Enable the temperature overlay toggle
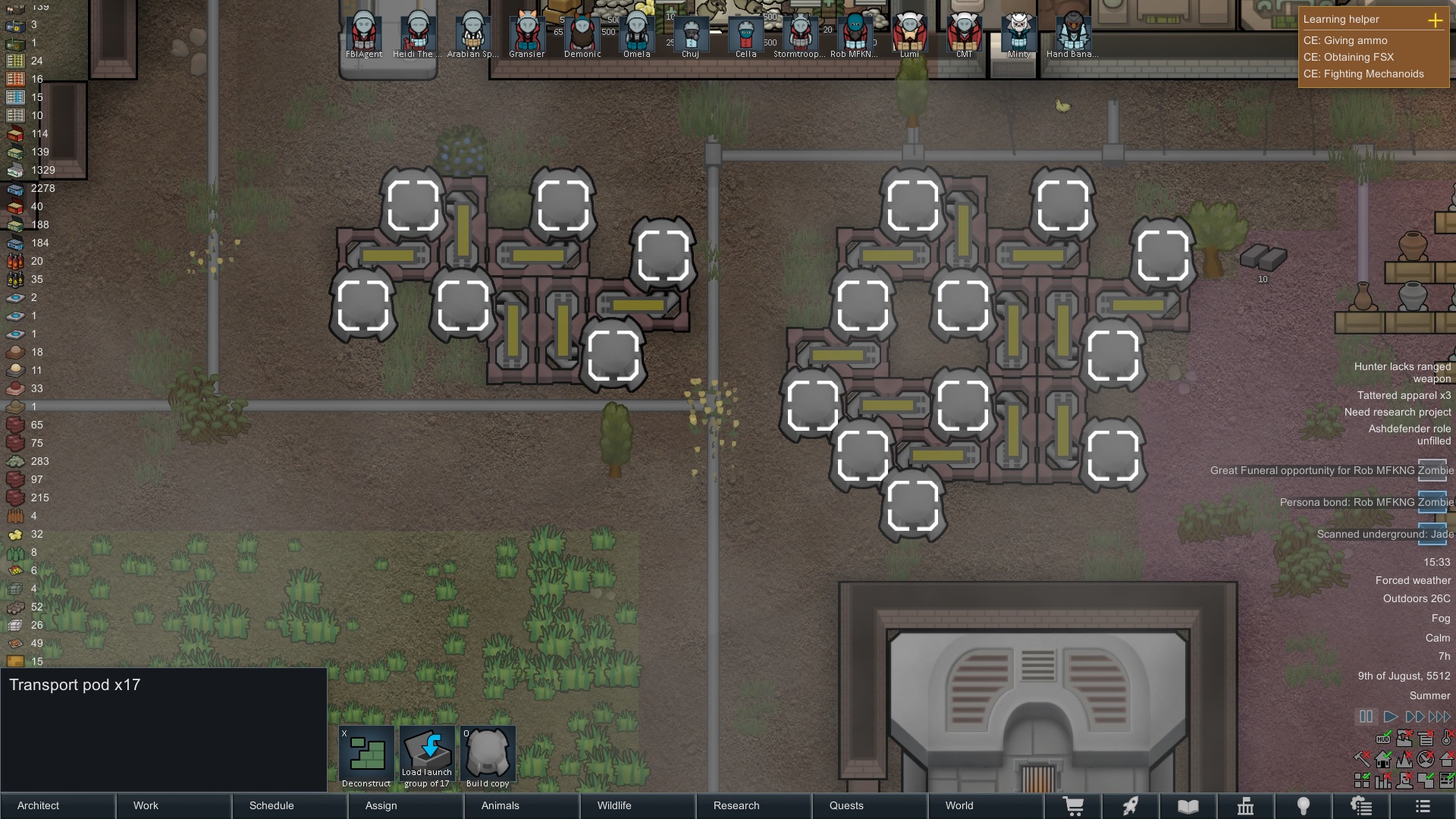This screenshot has height=819, width=1456. point(1446,739)
